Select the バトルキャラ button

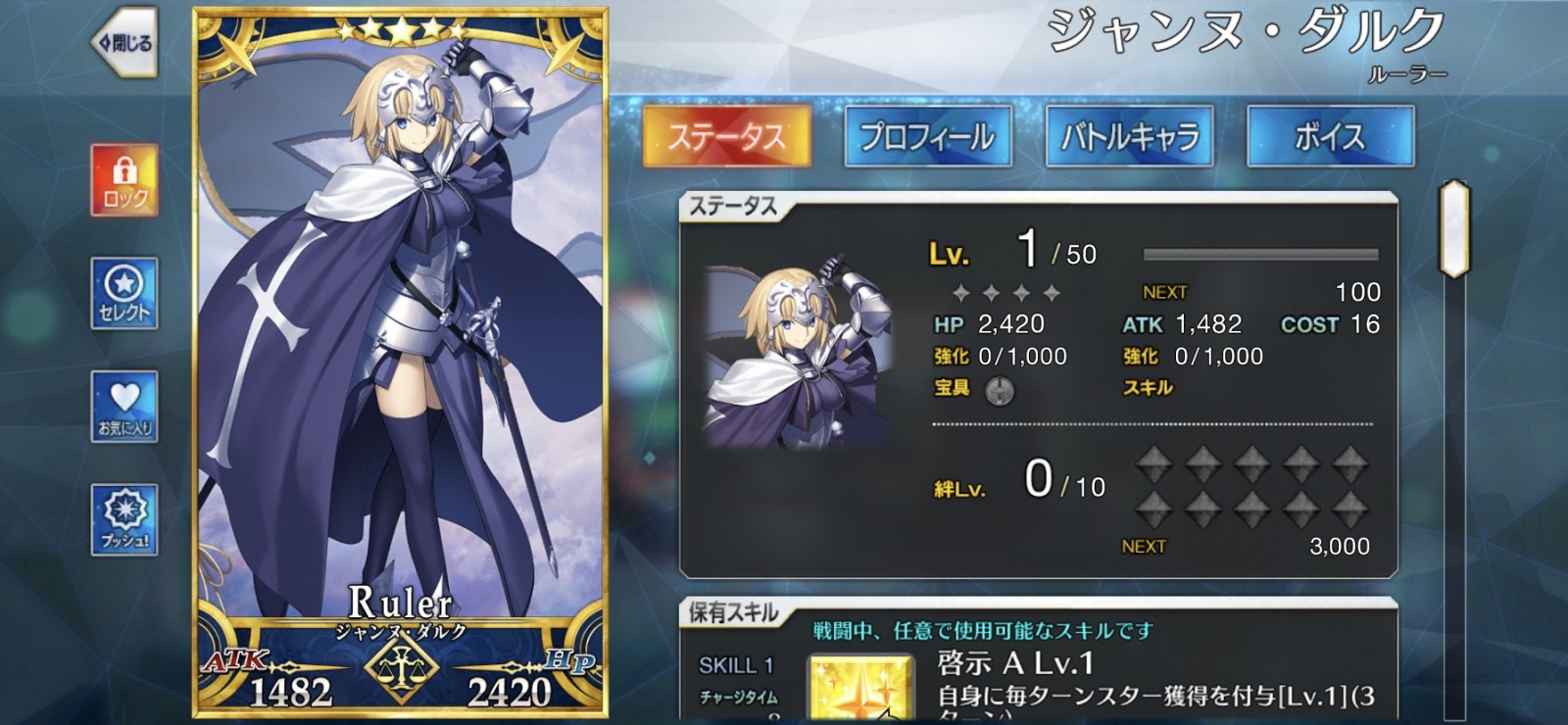coord(1129,137)
